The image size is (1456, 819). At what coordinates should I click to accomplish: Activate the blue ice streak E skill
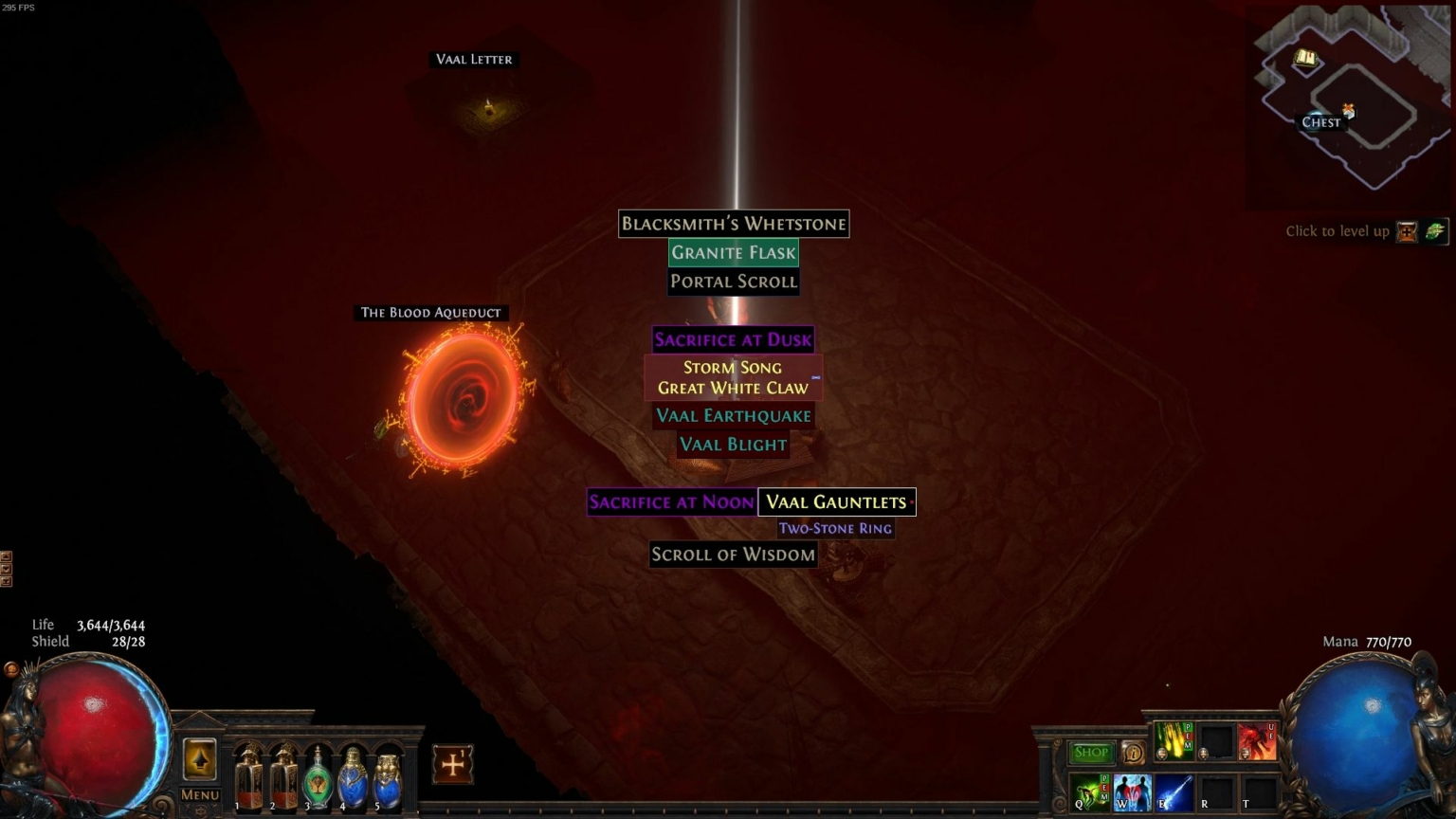1173,792
